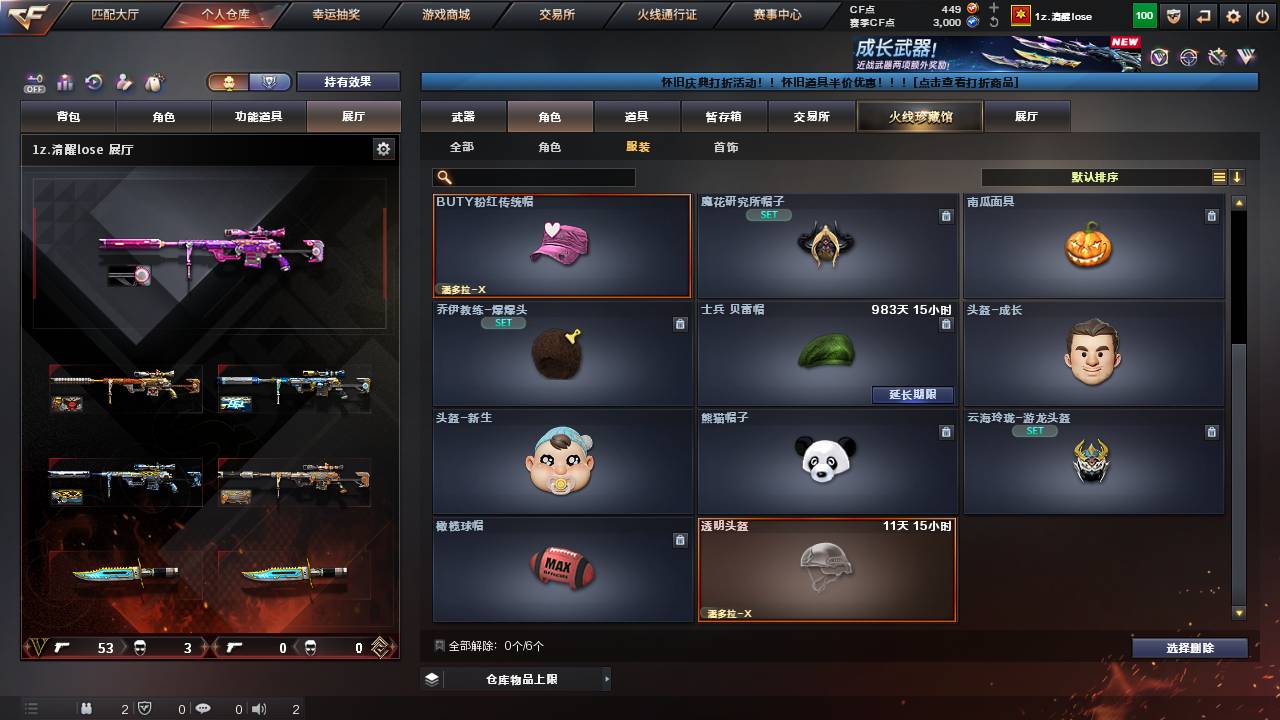Click the trash icon on 南瓜面具 card
The height and width of the screenshot is (720, 1280).
[1210, 215]
